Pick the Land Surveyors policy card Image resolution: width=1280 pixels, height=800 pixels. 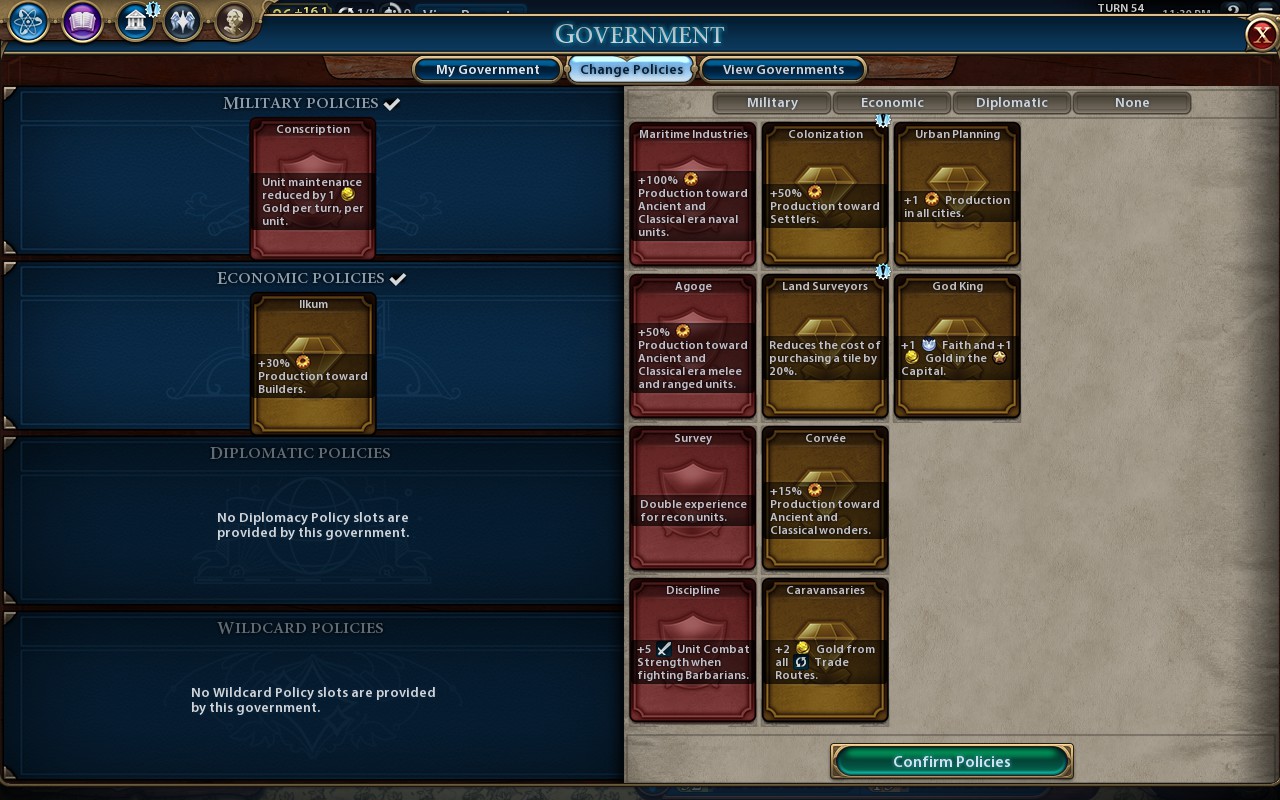[x=825, y=346]
